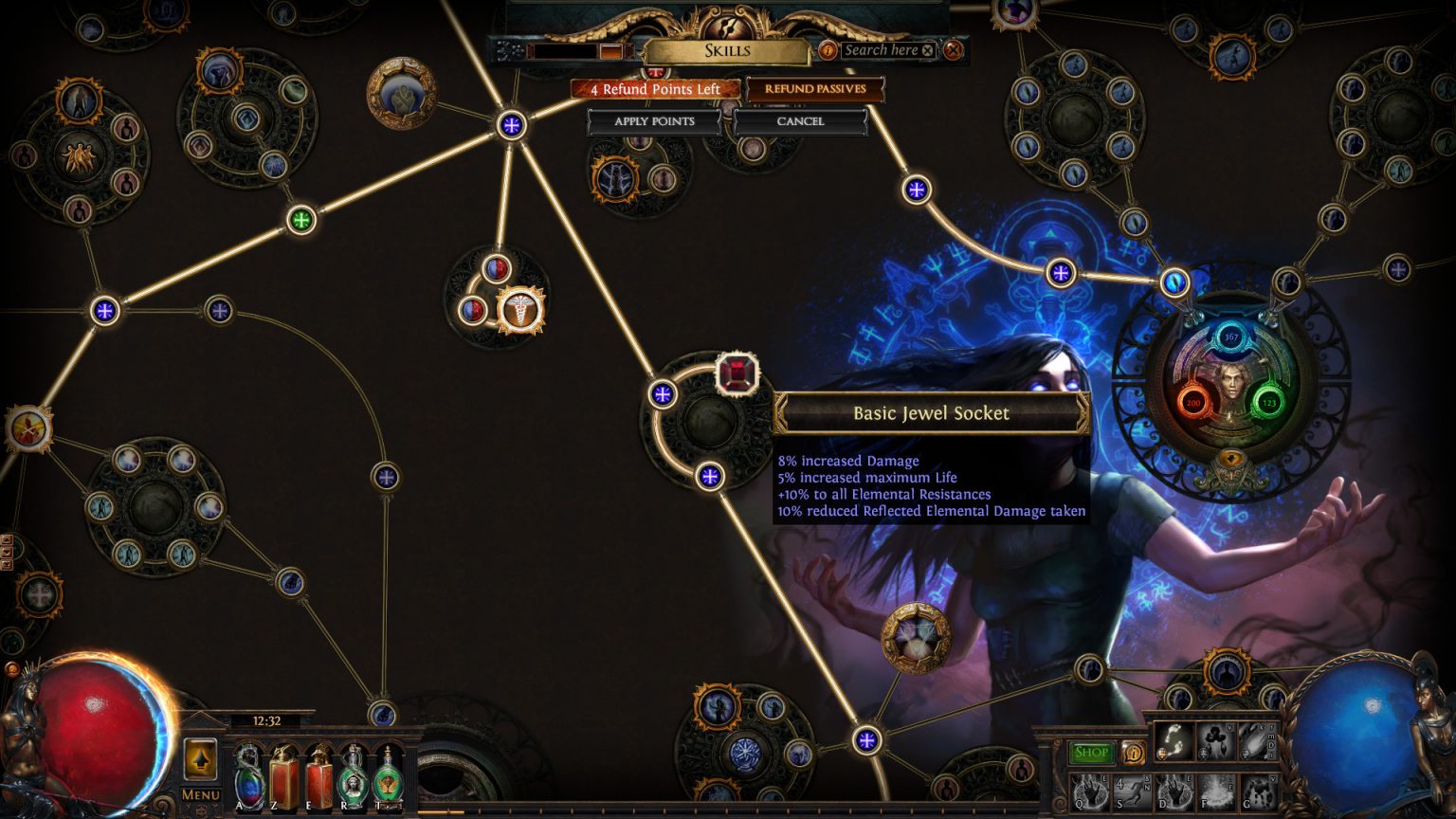The image size is (1456, 819).
Task: Click the red jewel in the jewel socket
Action: pos(736,373)
